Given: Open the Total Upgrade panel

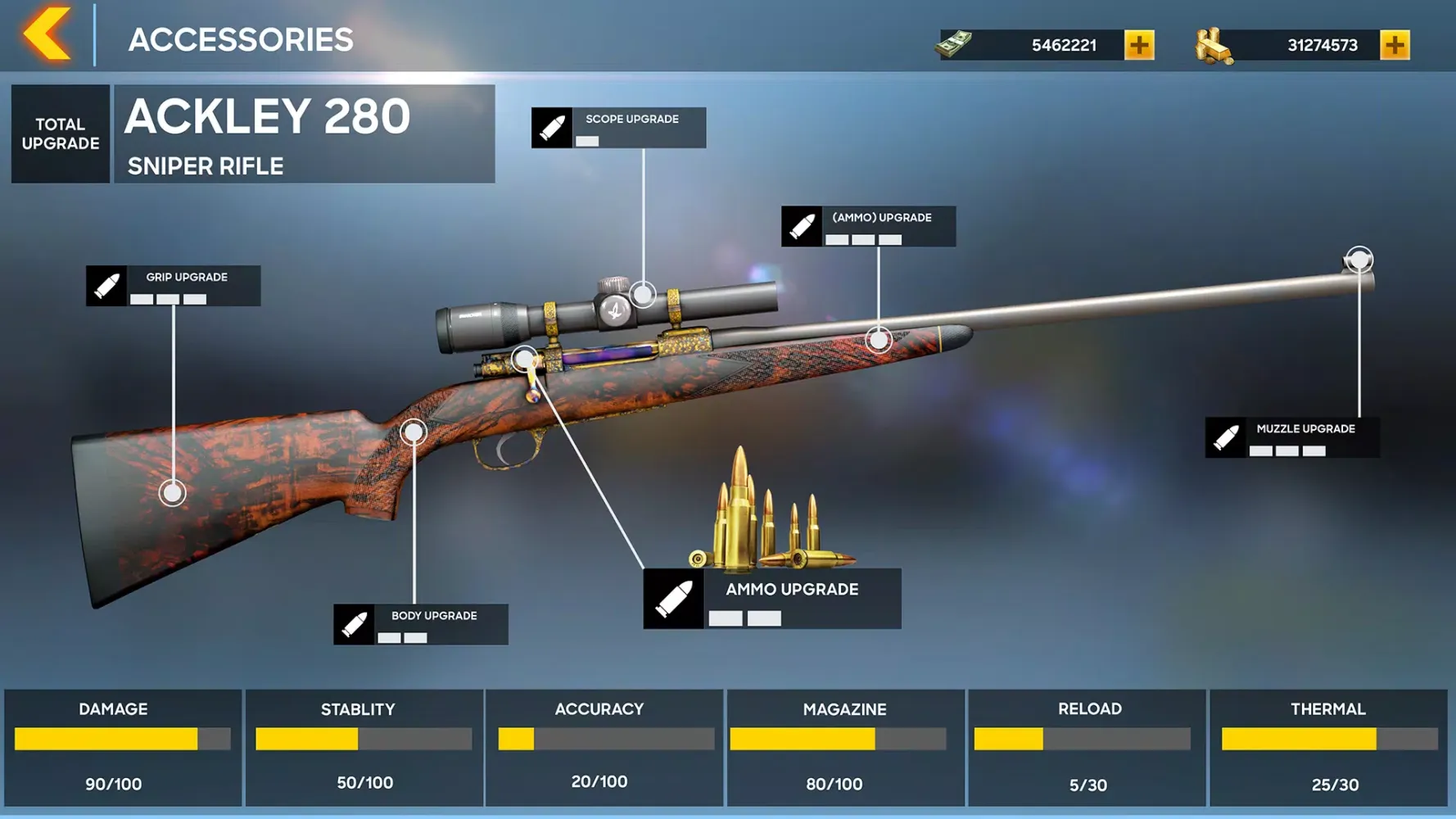Looking at the screenshot, I should coord(59,133).
